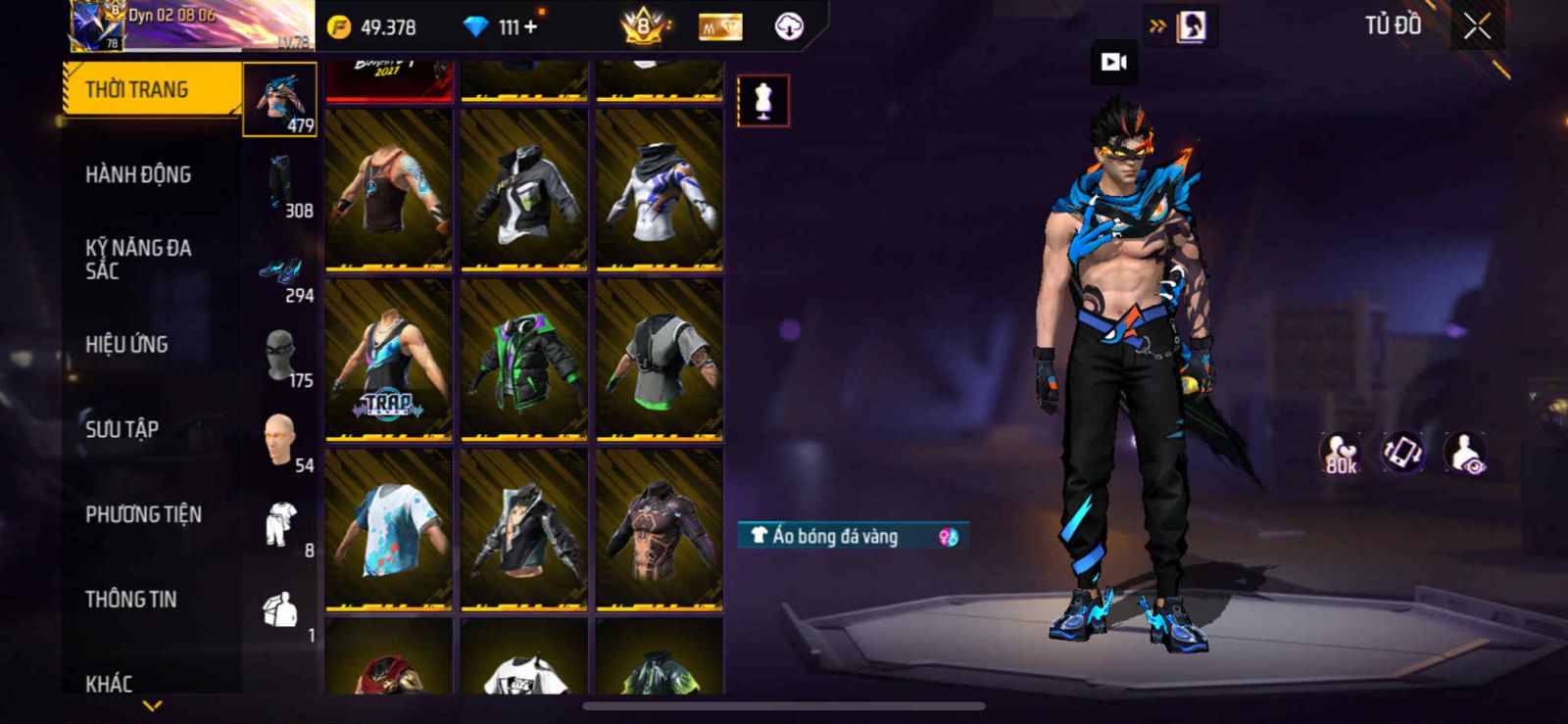Toggle the video camera view button
The image size is (1568, 724).
1114,63
